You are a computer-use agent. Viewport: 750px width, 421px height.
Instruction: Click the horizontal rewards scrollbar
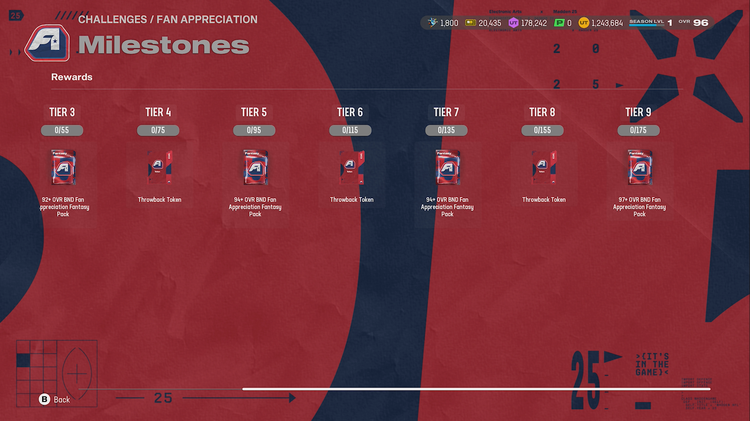(x=476, y=388)
